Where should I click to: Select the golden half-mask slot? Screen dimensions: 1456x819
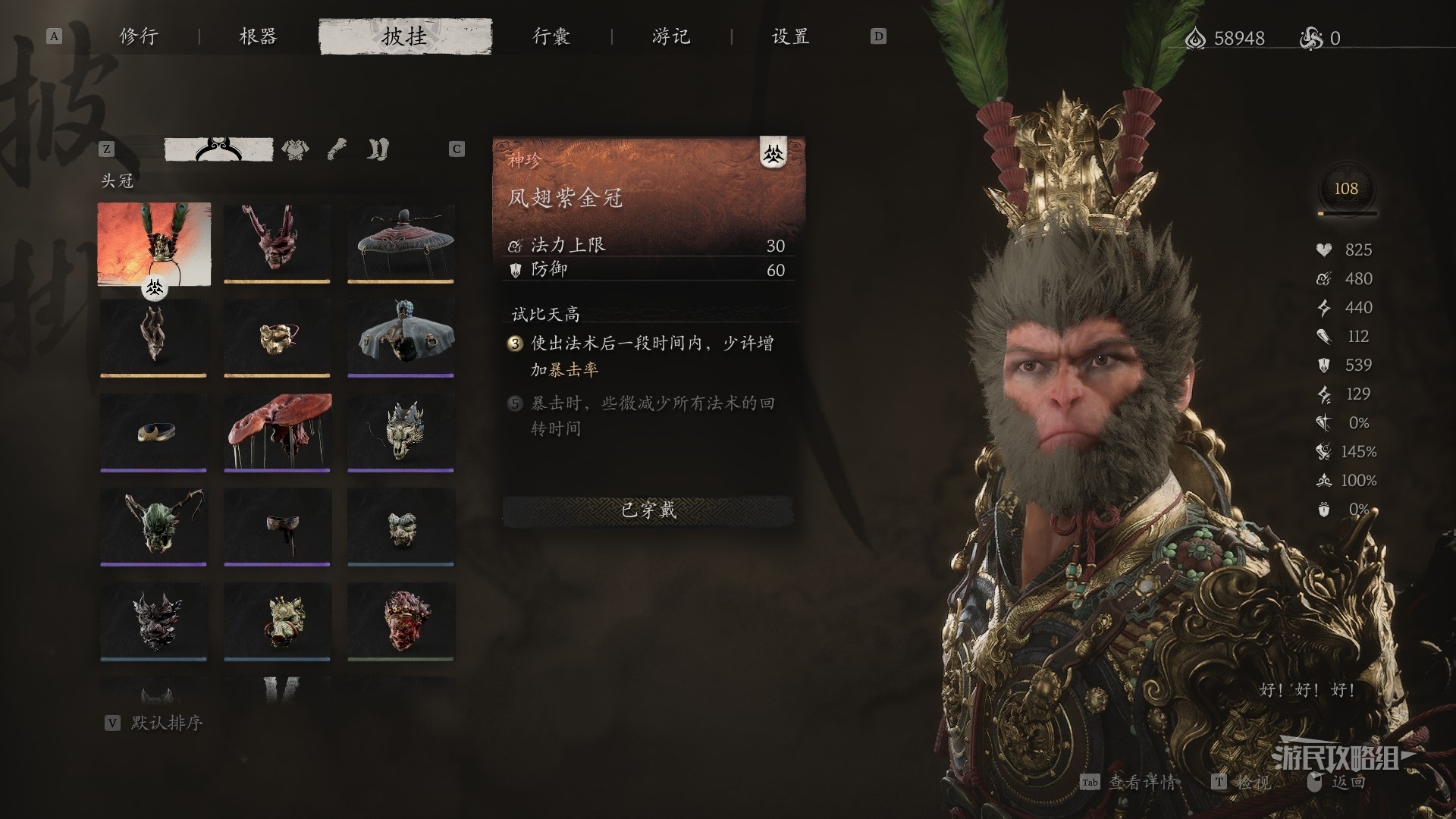coord(277,337)
